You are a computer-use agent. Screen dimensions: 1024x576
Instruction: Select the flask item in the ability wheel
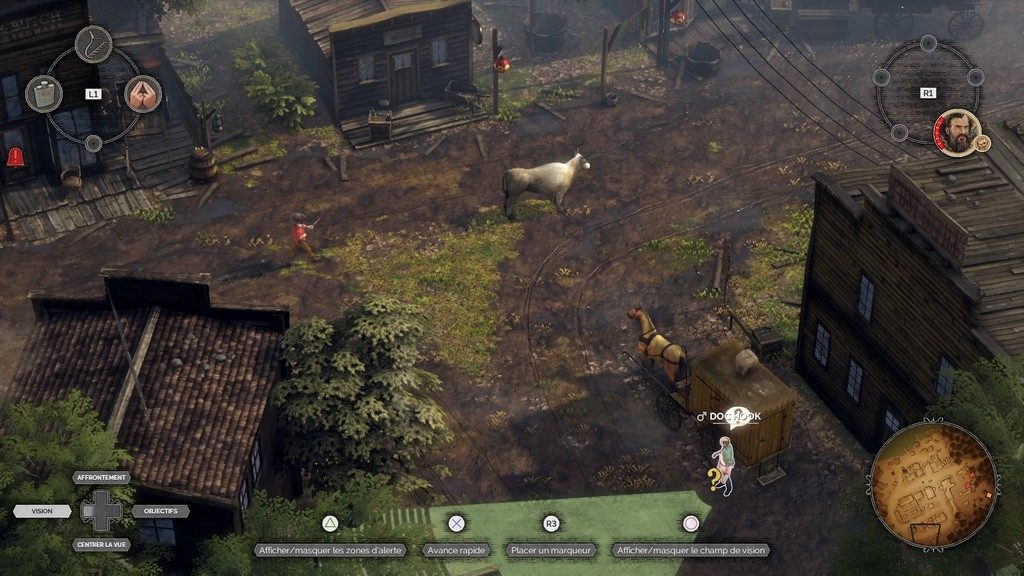click(43, 93)
